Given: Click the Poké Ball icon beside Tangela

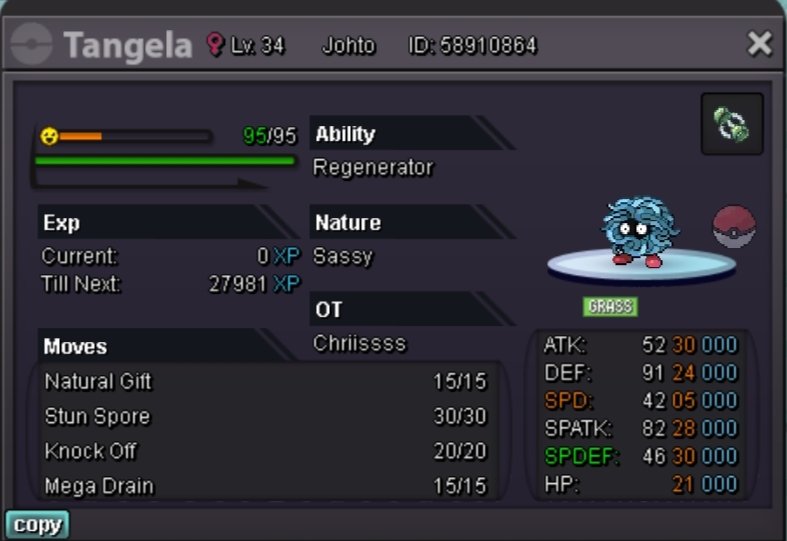Looking at the screenshot, I should (x=734, y=227).
